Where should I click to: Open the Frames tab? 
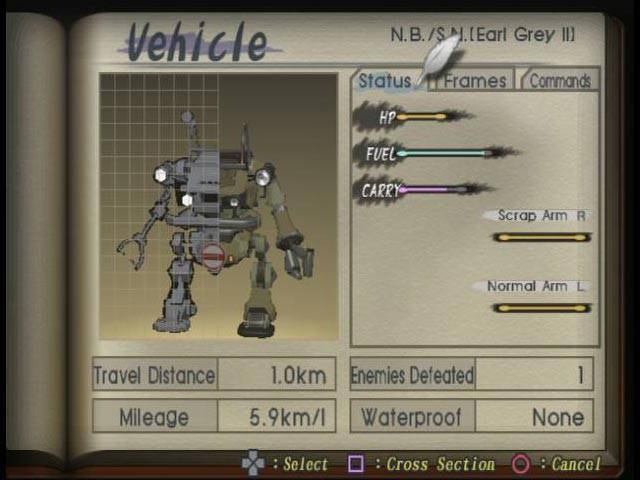click(475, 82)
